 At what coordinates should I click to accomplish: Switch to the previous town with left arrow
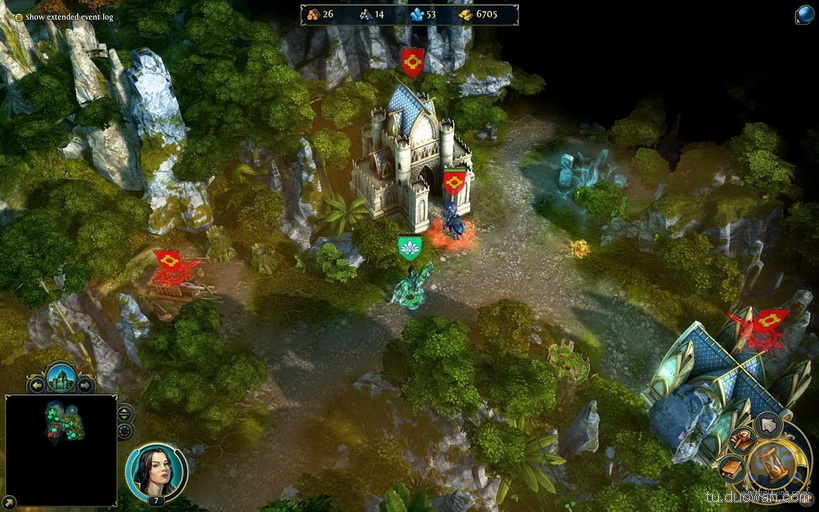[37, 385]
